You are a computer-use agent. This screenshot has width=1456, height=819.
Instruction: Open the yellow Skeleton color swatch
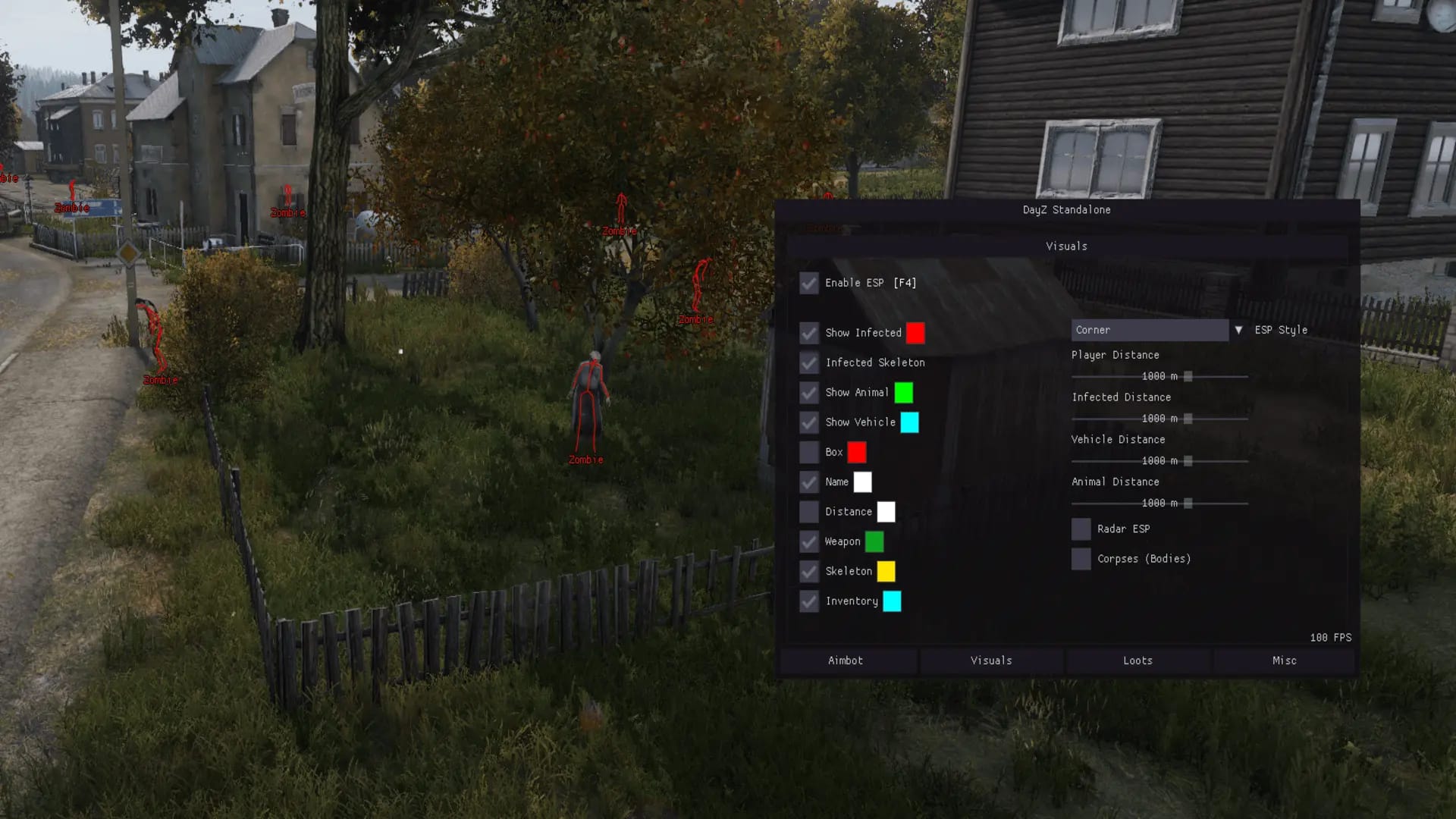(x=888, y=572)
